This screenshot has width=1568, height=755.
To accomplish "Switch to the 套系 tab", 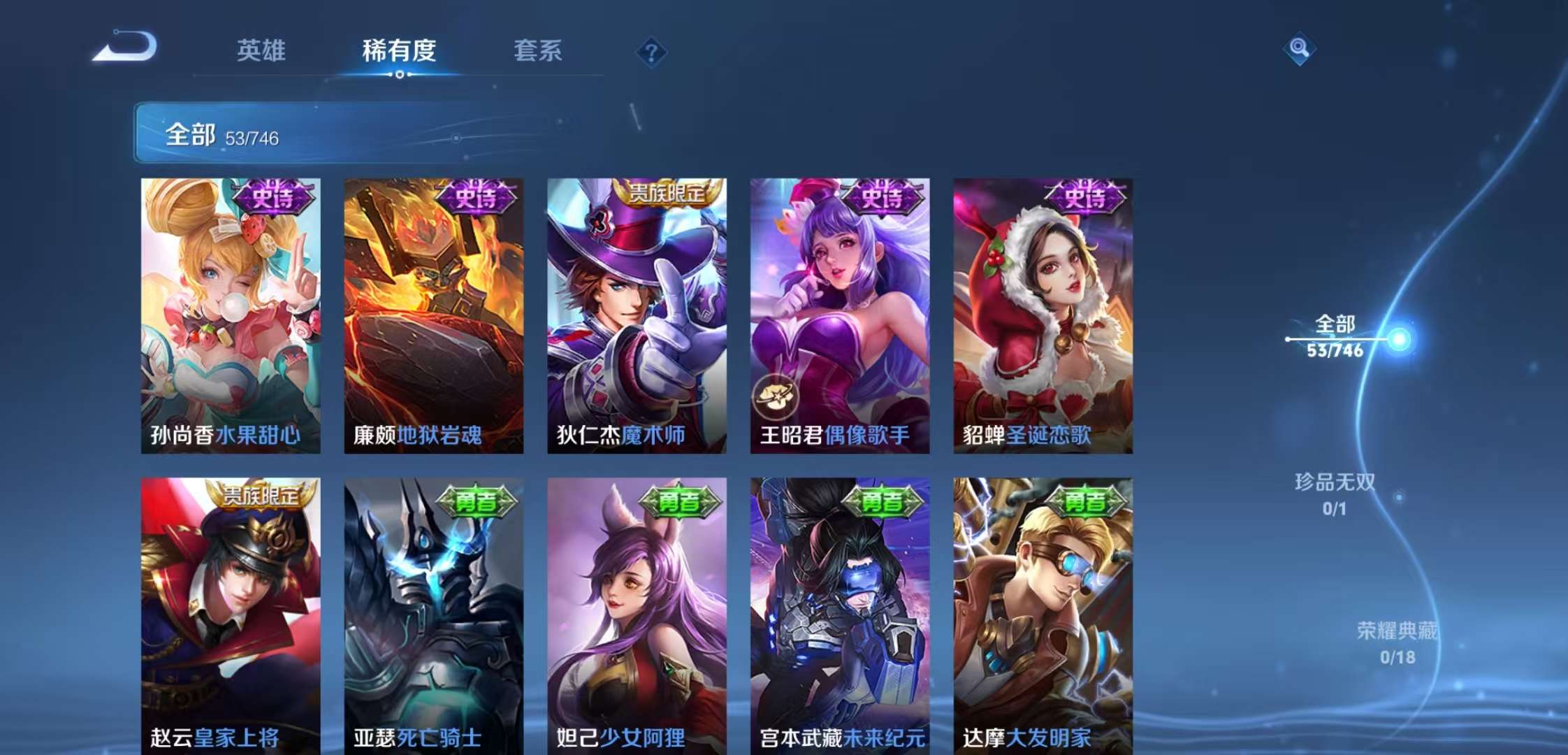I will (x=538, y=51).
